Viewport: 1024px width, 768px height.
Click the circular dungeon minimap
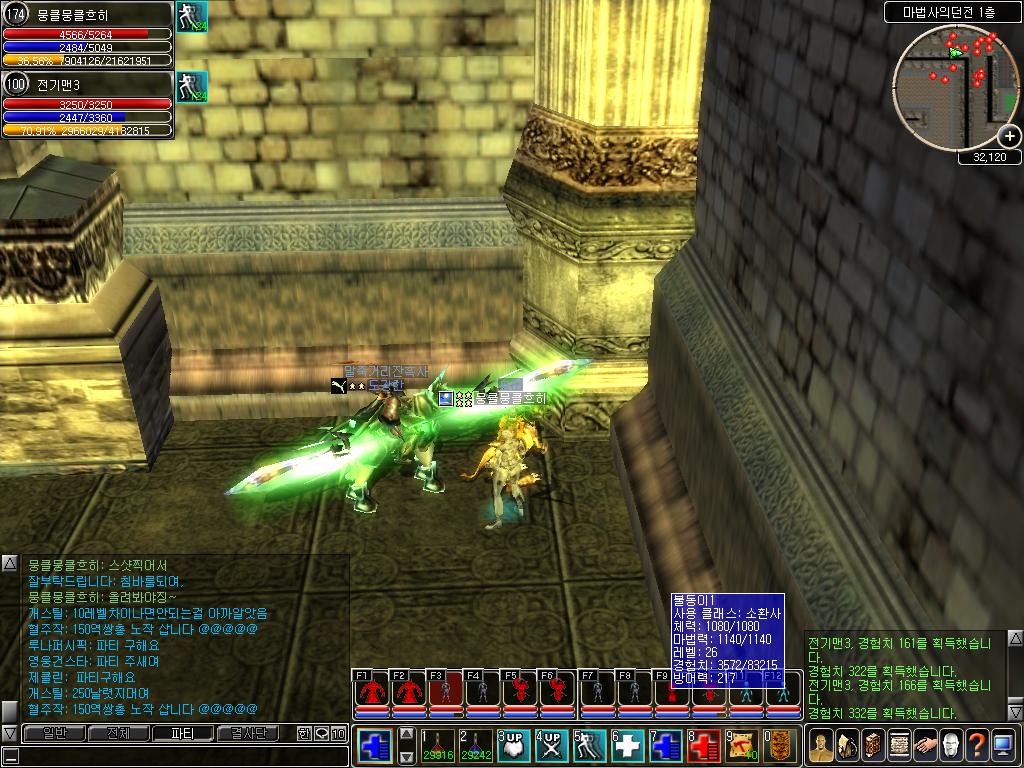tap(956, 87)
